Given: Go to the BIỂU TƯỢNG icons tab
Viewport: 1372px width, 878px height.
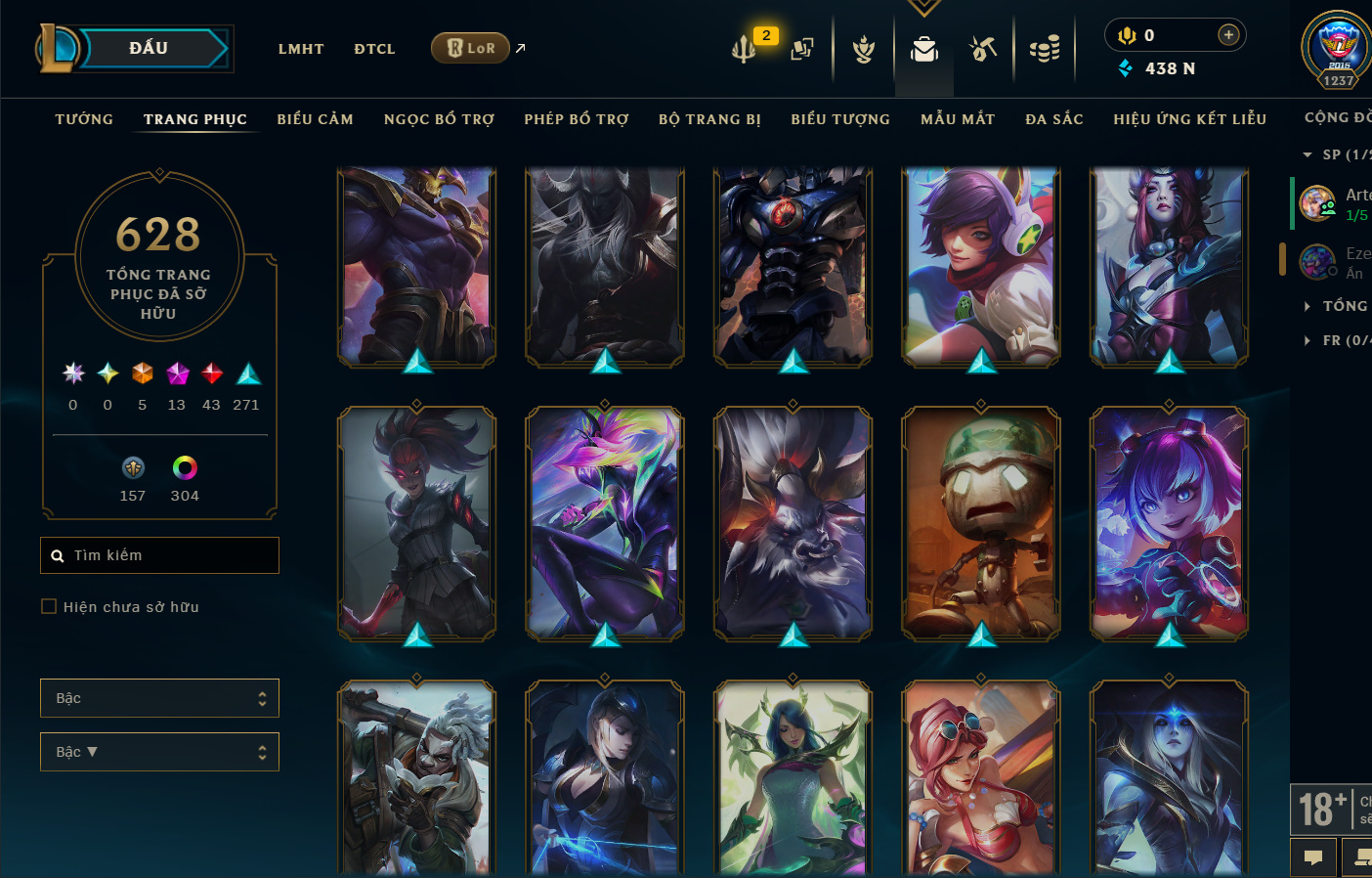Looking at the screenshot, I should pos(840,119).
